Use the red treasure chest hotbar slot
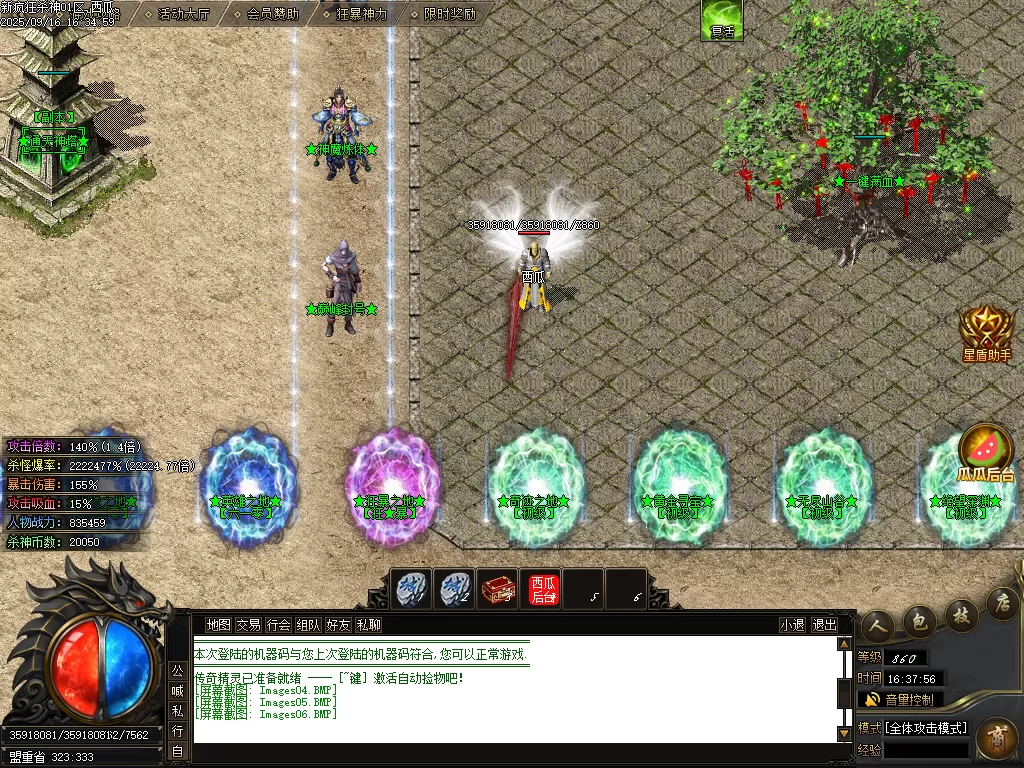Screen dimensions: 1024x768 [498, 589]
